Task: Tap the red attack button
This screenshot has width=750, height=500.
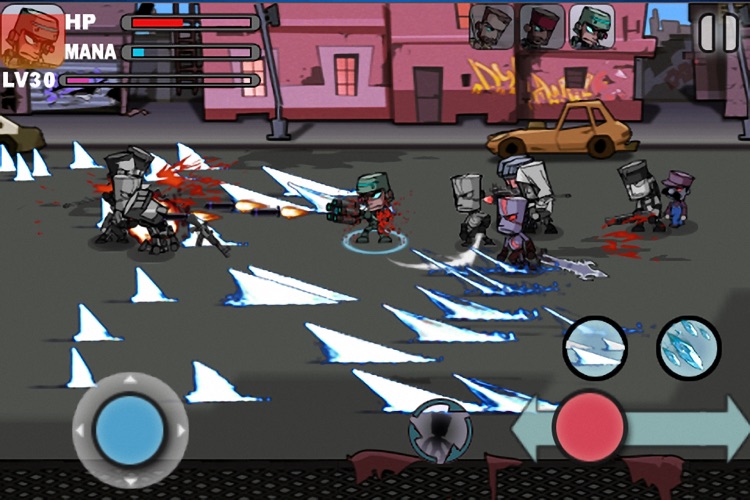Action: pyautogui.click(x=590, y=427)
